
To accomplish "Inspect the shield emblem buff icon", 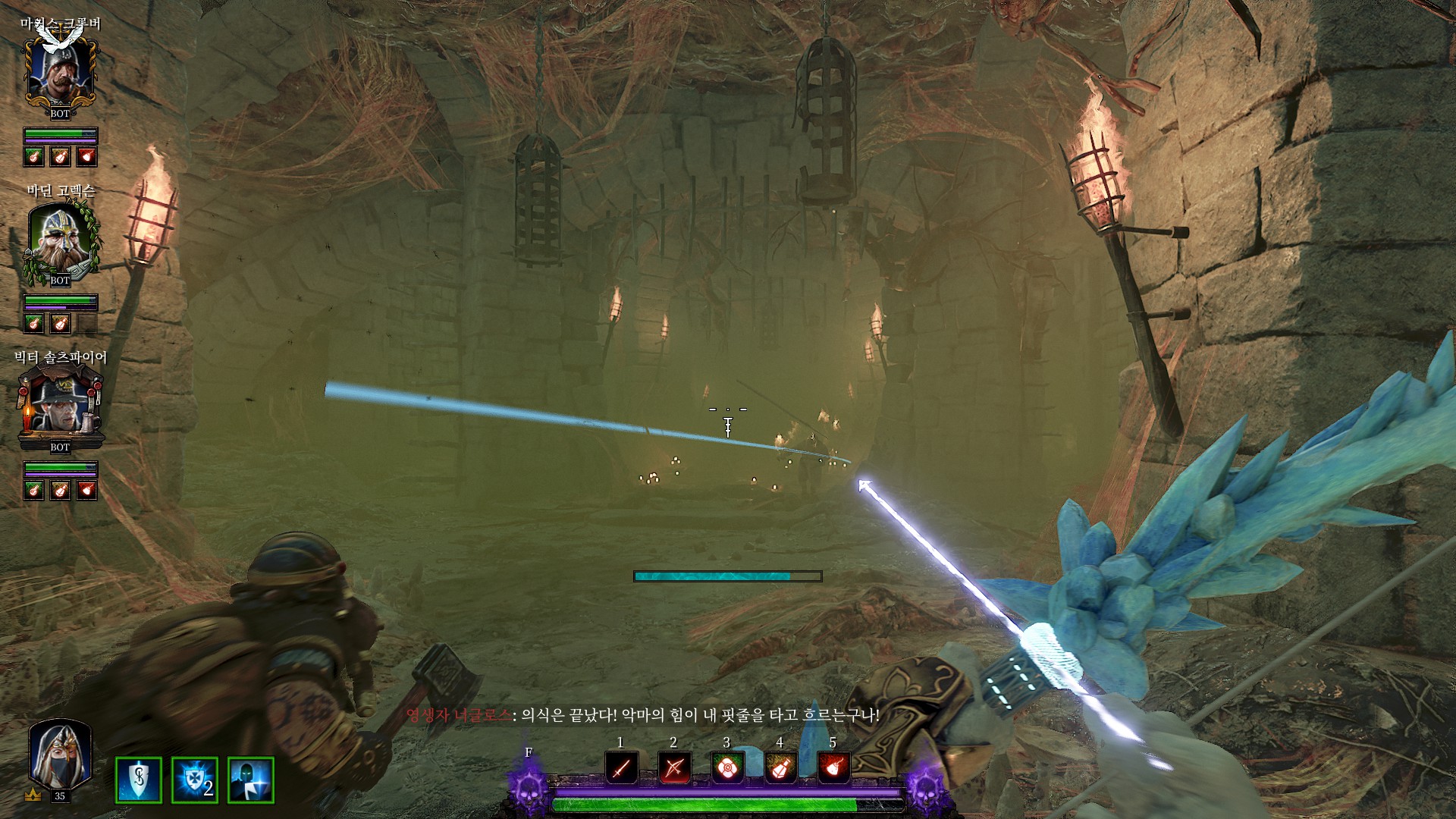I will pyautogui.click(x=139, y=780).
